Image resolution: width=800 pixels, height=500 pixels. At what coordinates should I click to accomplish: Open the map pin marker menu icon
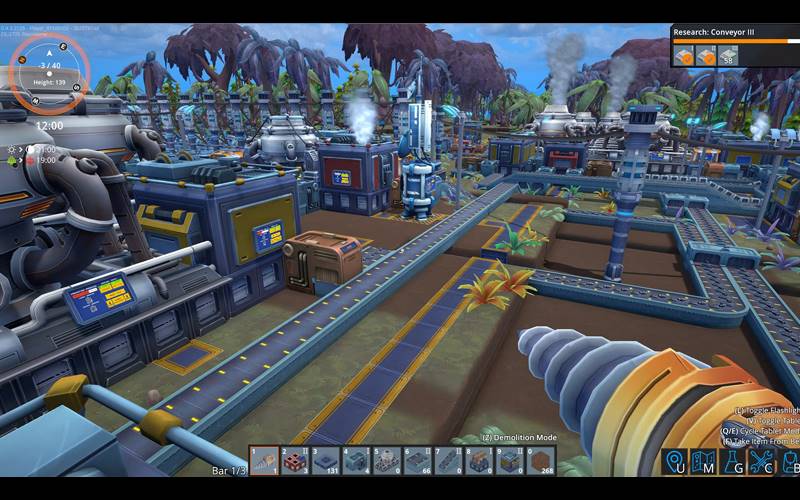pyautogui.click(x=675, y=462)
